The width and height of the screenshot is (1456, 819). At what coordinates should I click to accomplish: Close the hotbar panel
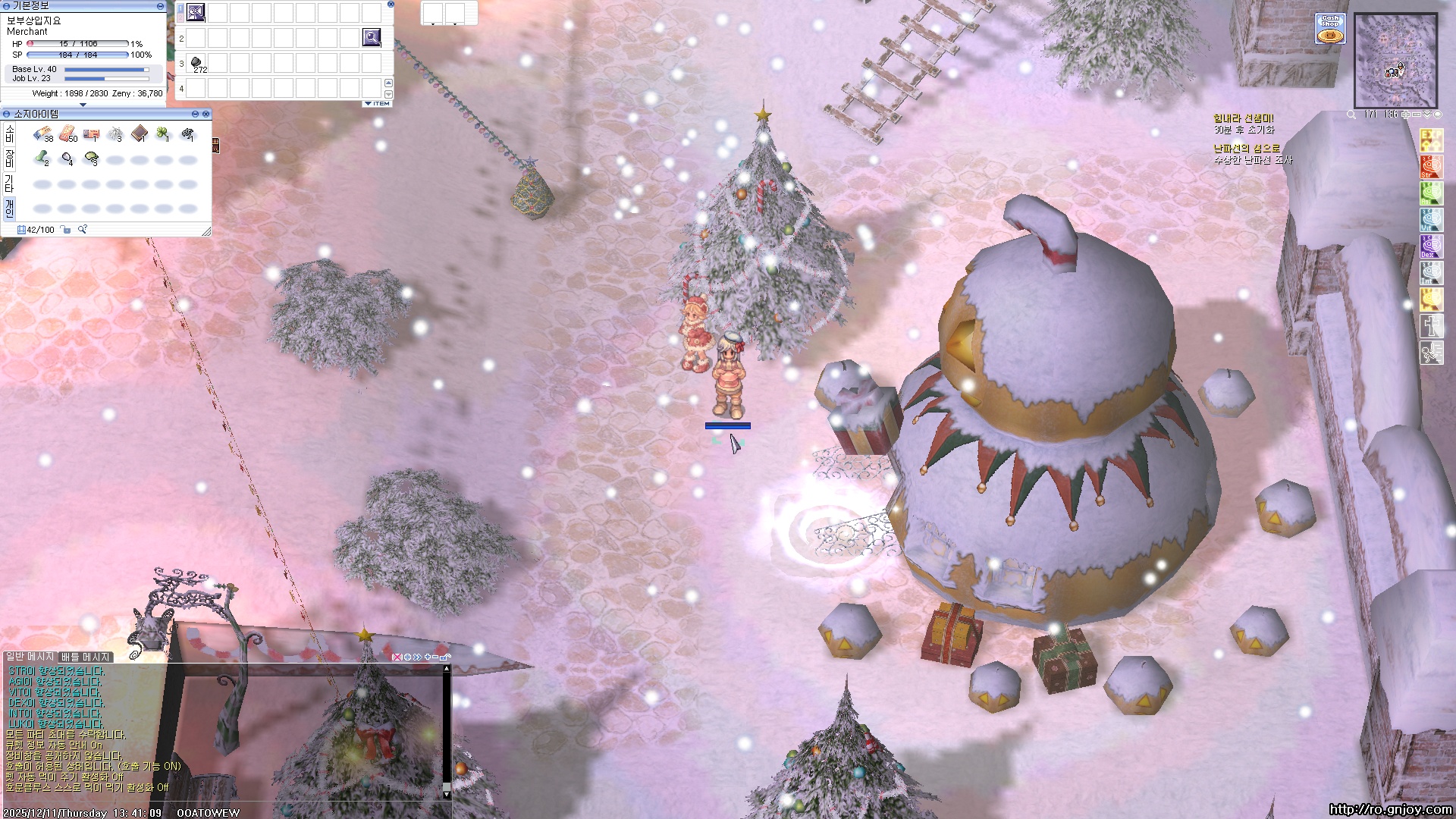(x=391, y=5)
